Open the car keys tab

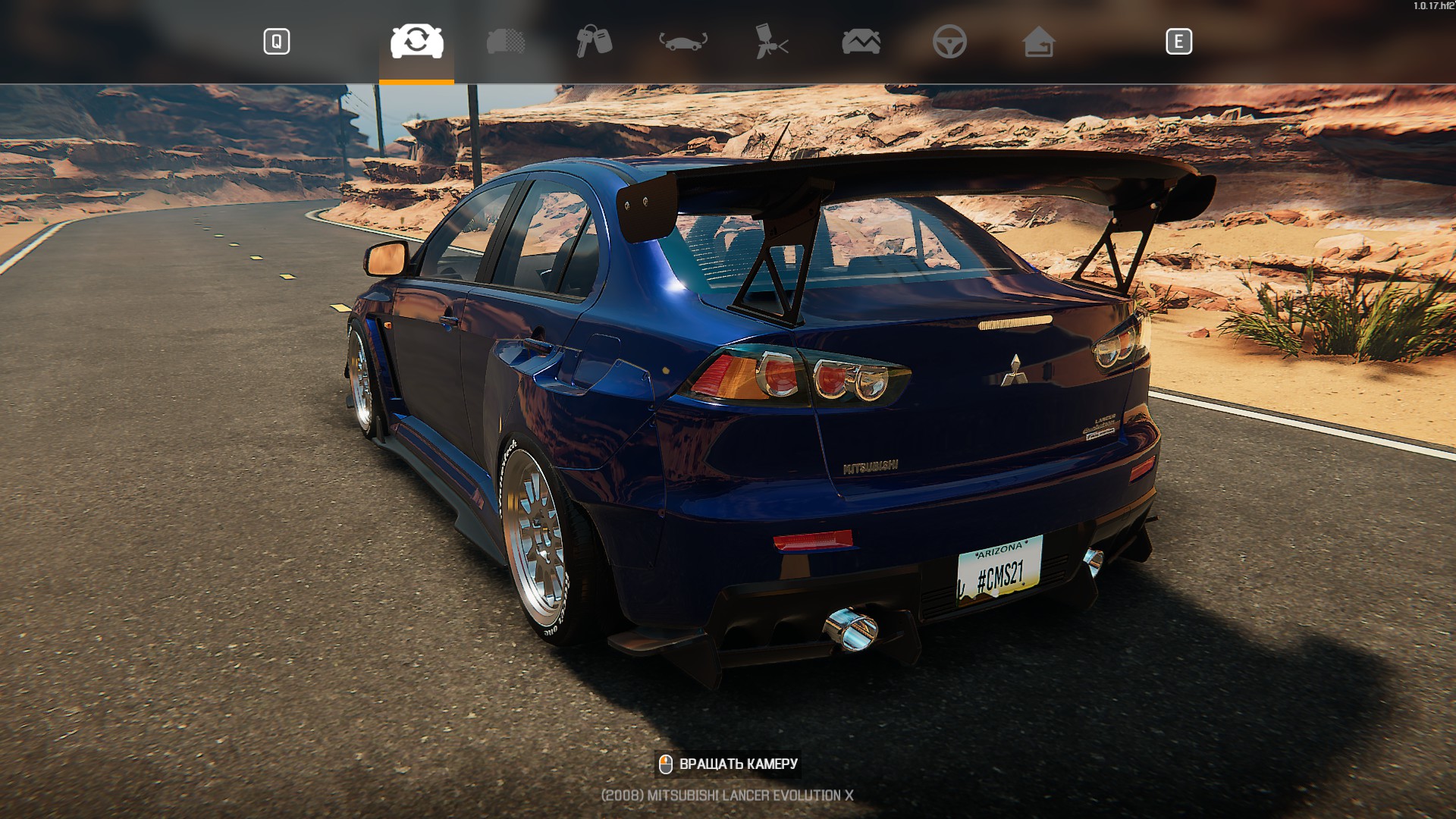click(x=594, y=42)
